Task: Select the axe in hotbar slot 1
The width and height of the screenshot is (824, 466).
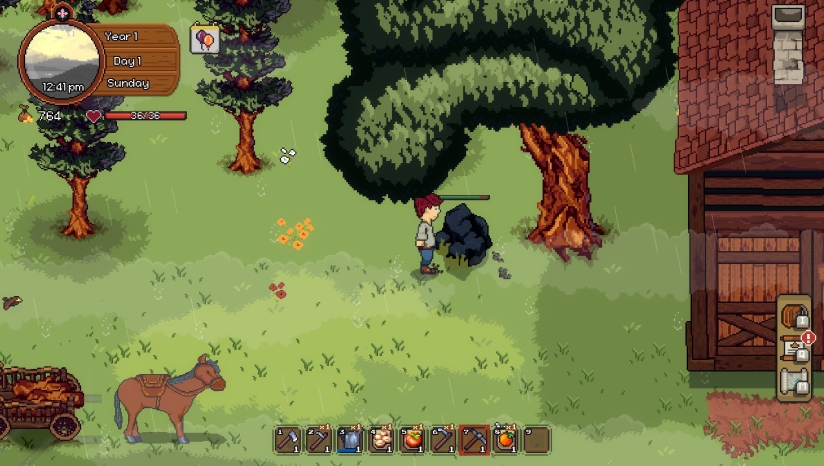Action: pyautogui.click(x=288, y=440)
